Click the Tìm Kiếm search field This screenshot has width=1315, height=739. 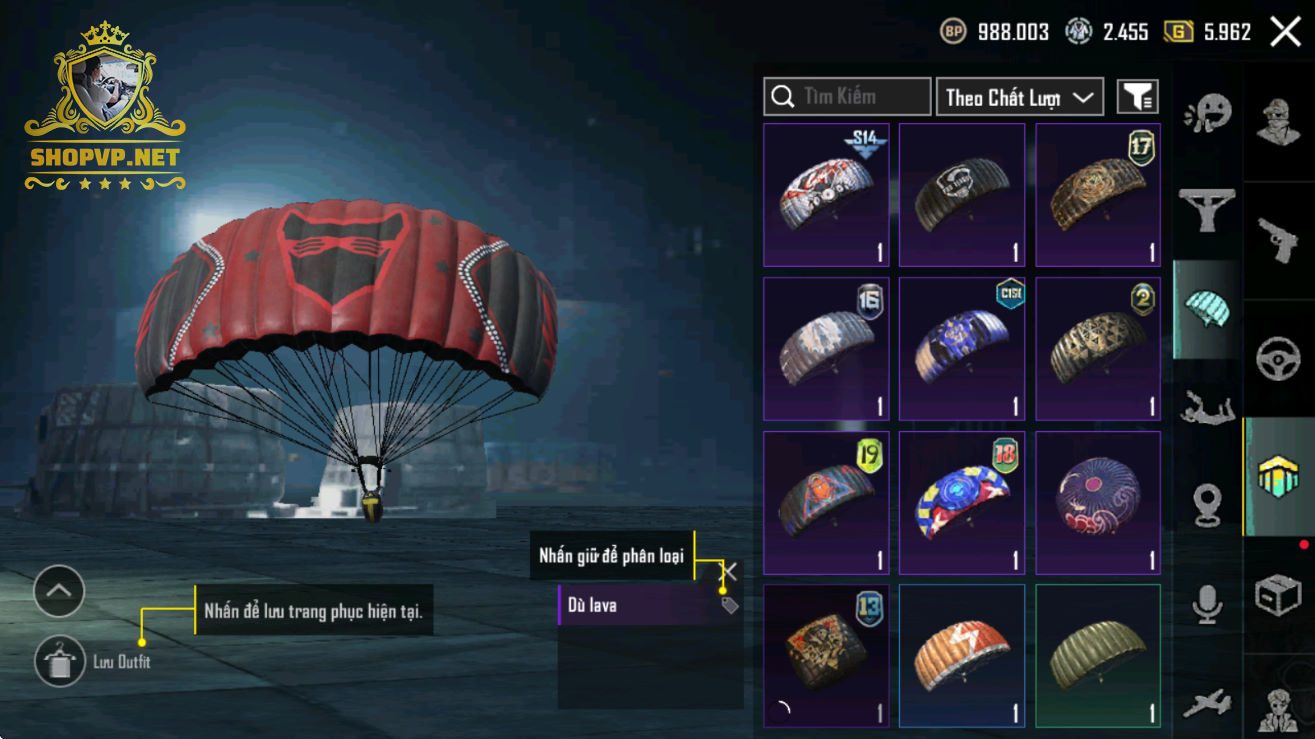(847, 97)
